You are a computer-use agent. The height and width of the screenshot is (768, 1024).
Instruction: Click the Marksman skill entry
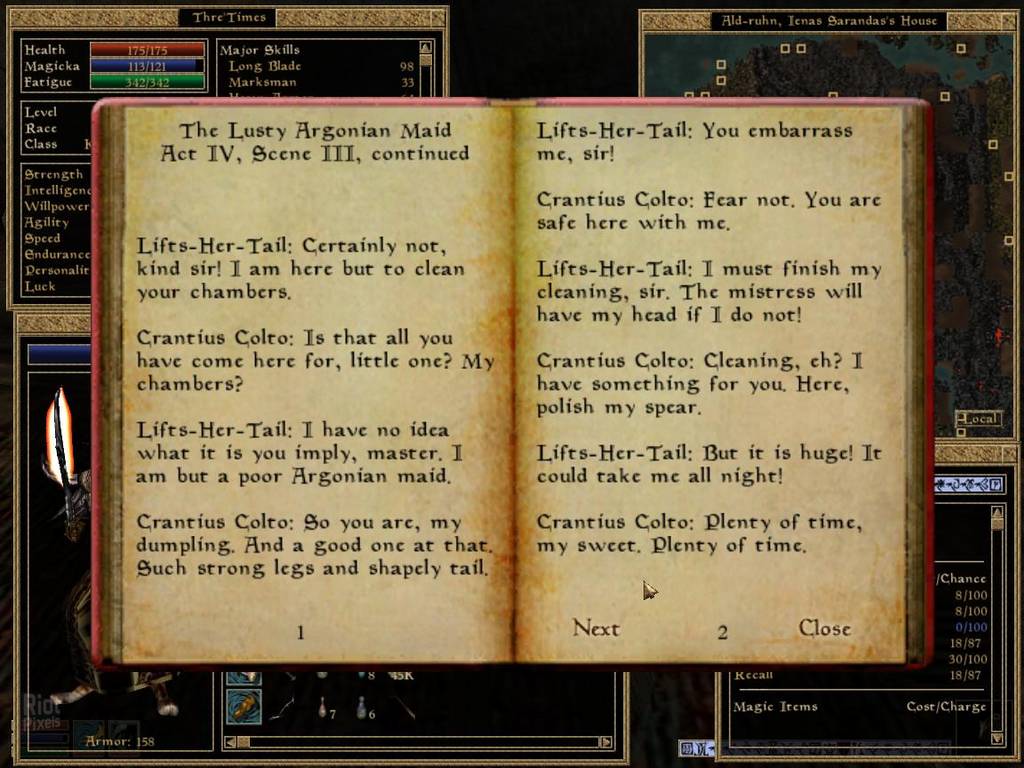coord(262,82)
